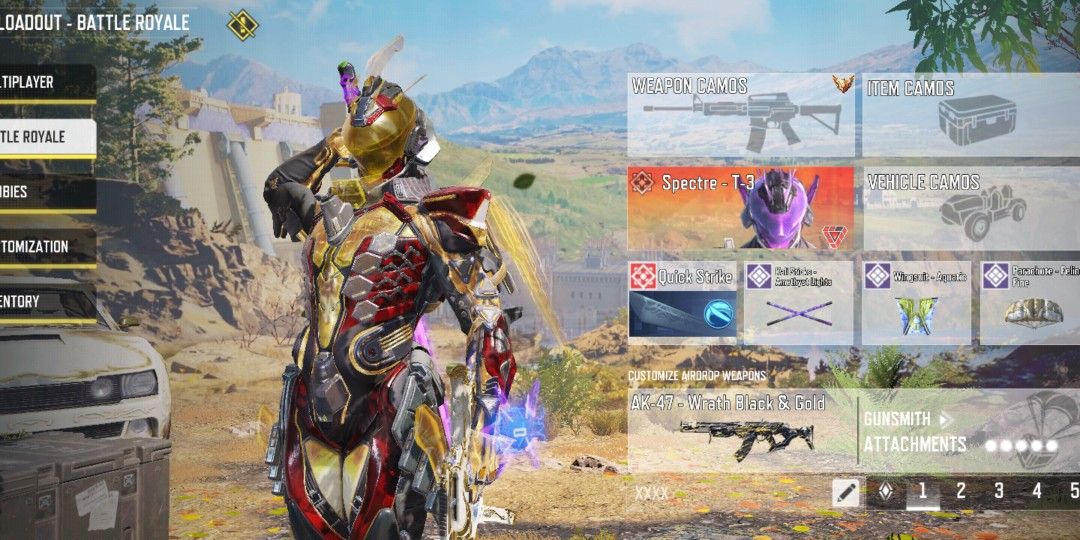Select loadout slot 1
The height and width of the screenshot is (540, 1080).
click(x=922, y=491)
